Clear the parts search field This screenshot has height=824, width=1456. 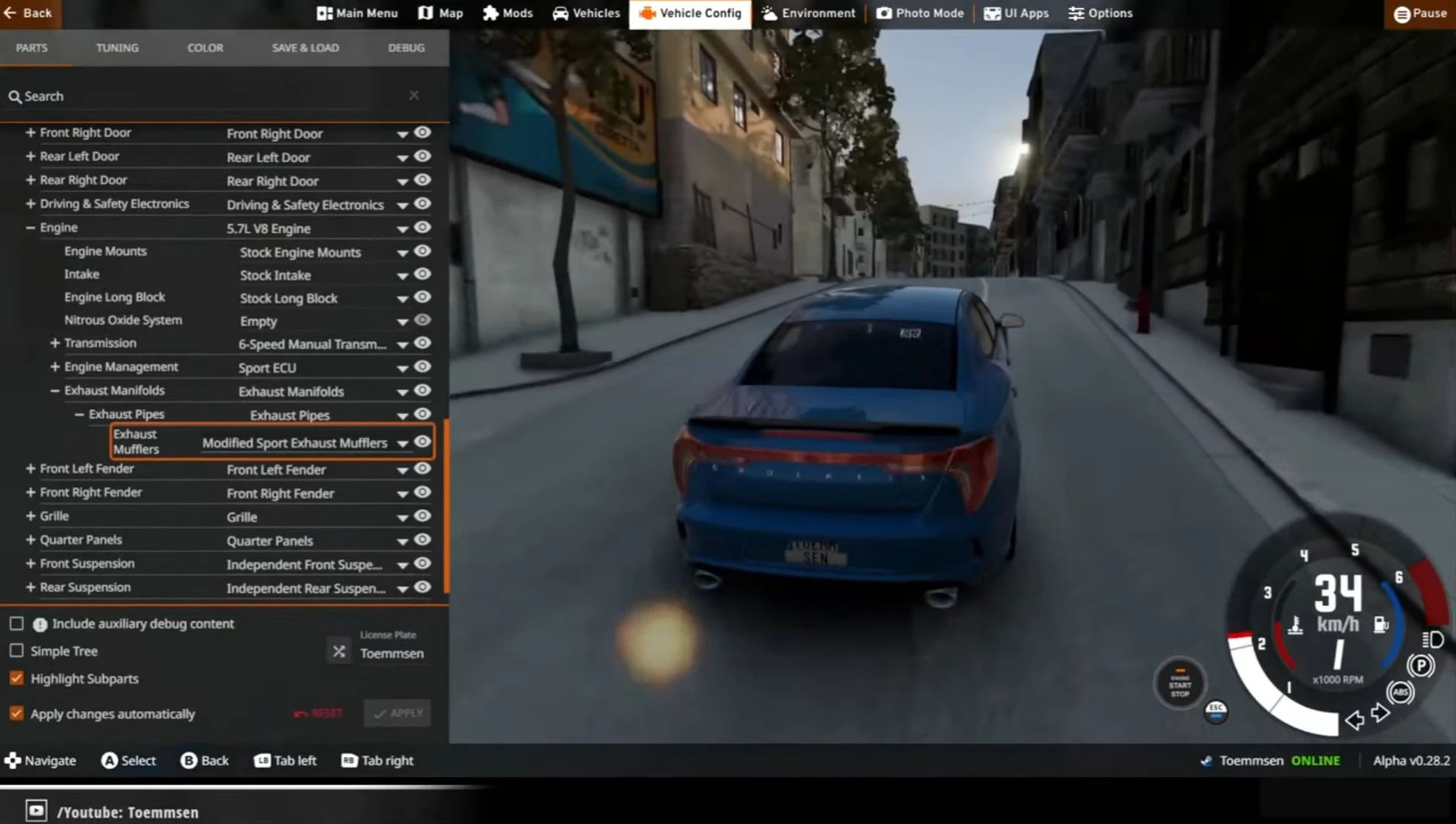414,95
